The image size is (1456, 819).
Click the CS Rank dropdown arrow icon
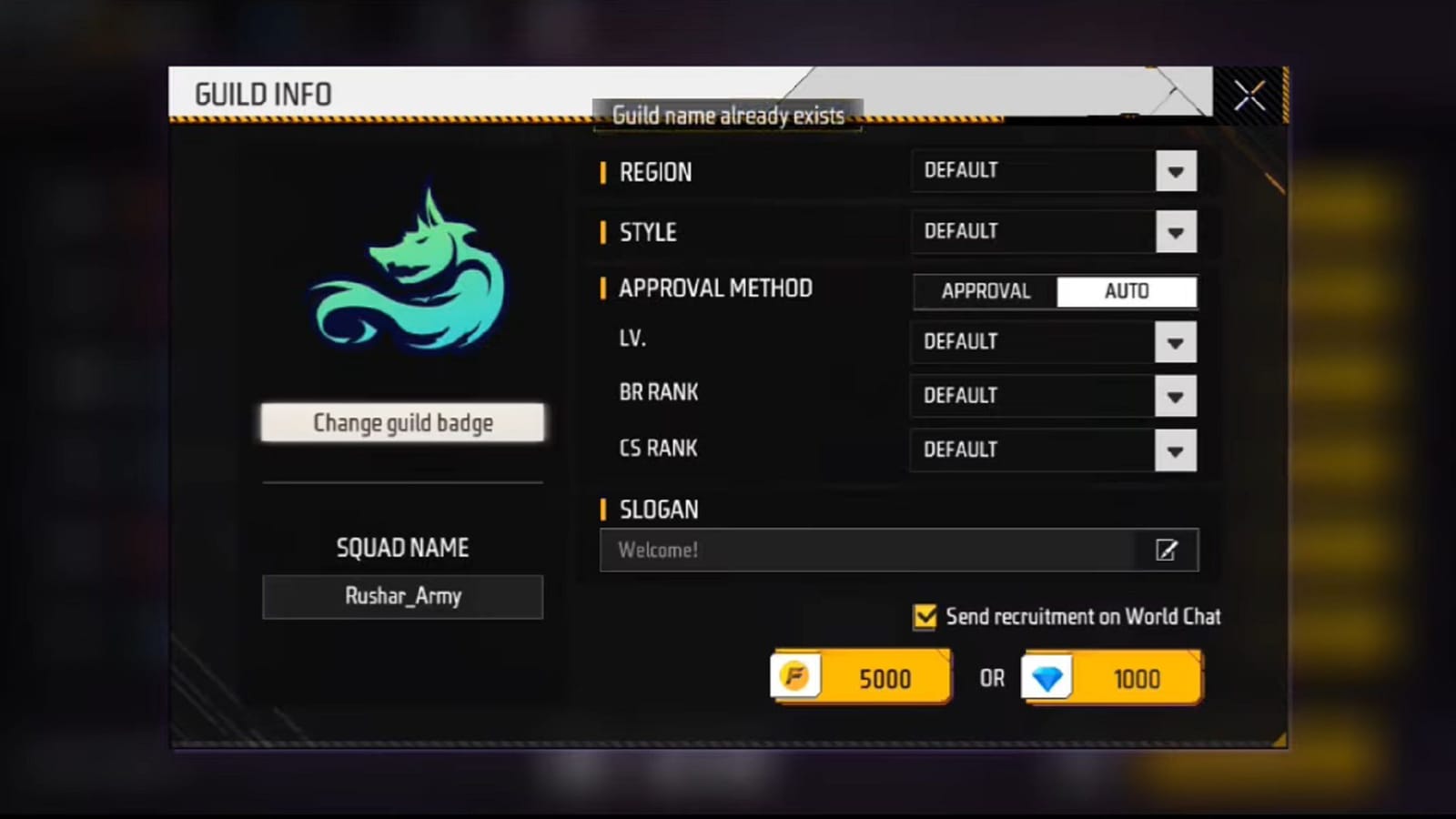pos(1175,450)
